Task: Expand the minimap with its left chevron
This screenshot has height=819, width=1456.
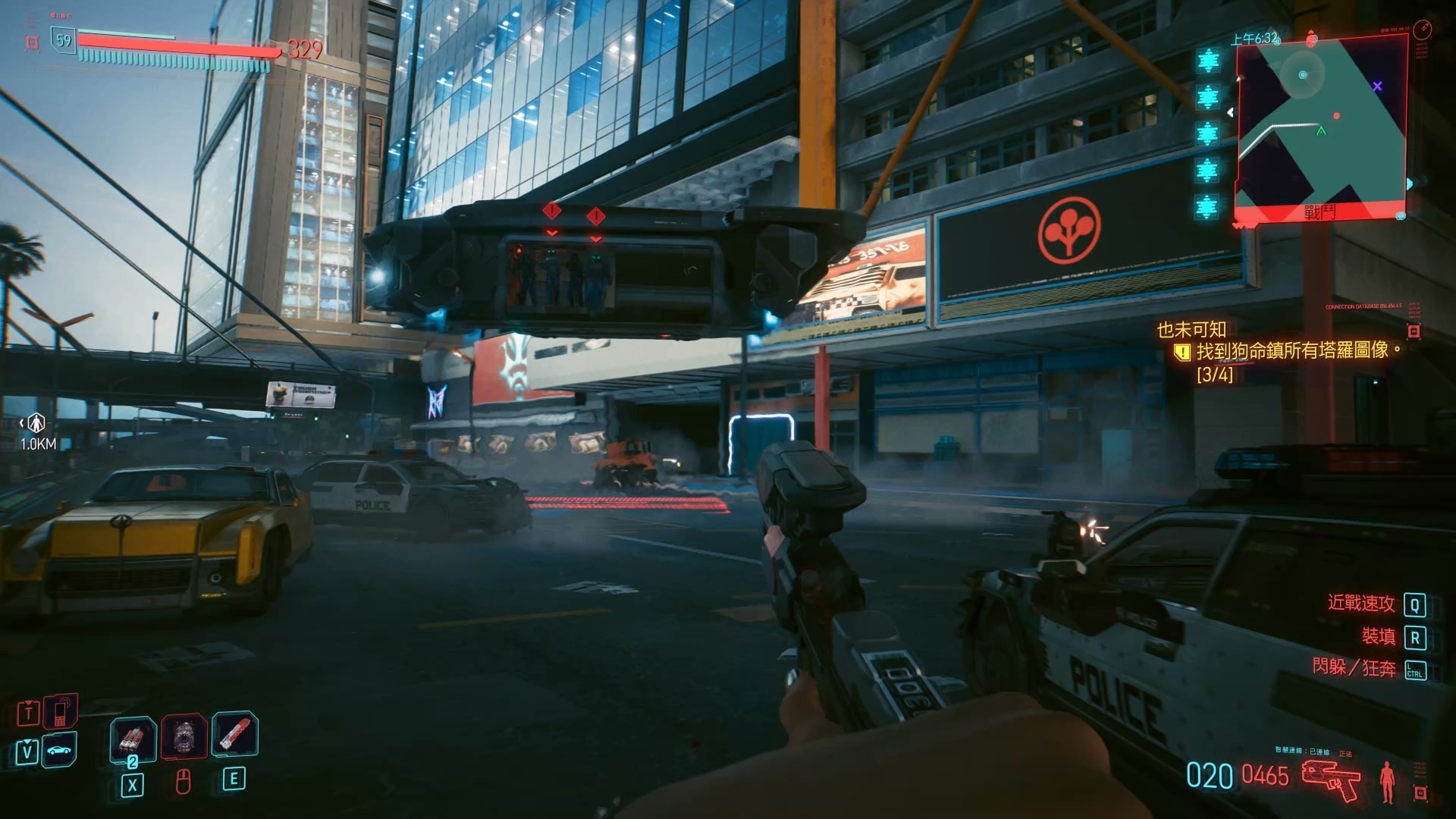Action: click(x=1231, y=112)
